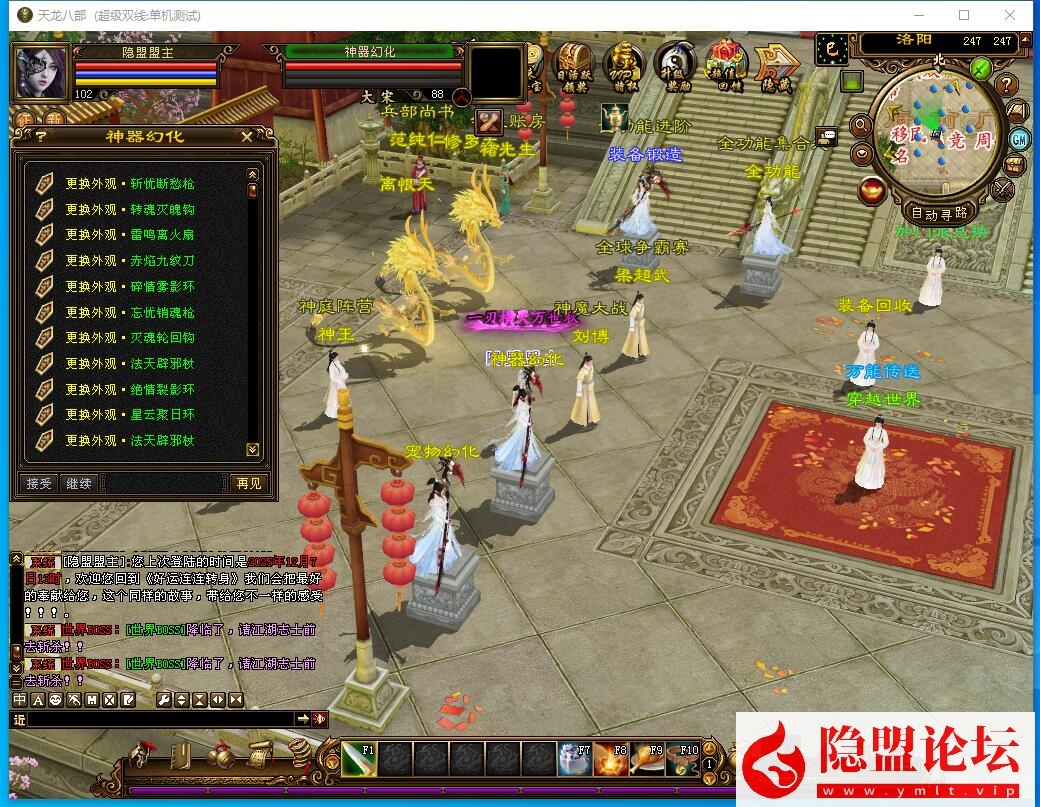Screen dimensions: 1040x807
Task: Focus the chat input field
Action: pyautogui.click(x=160, y=719)
